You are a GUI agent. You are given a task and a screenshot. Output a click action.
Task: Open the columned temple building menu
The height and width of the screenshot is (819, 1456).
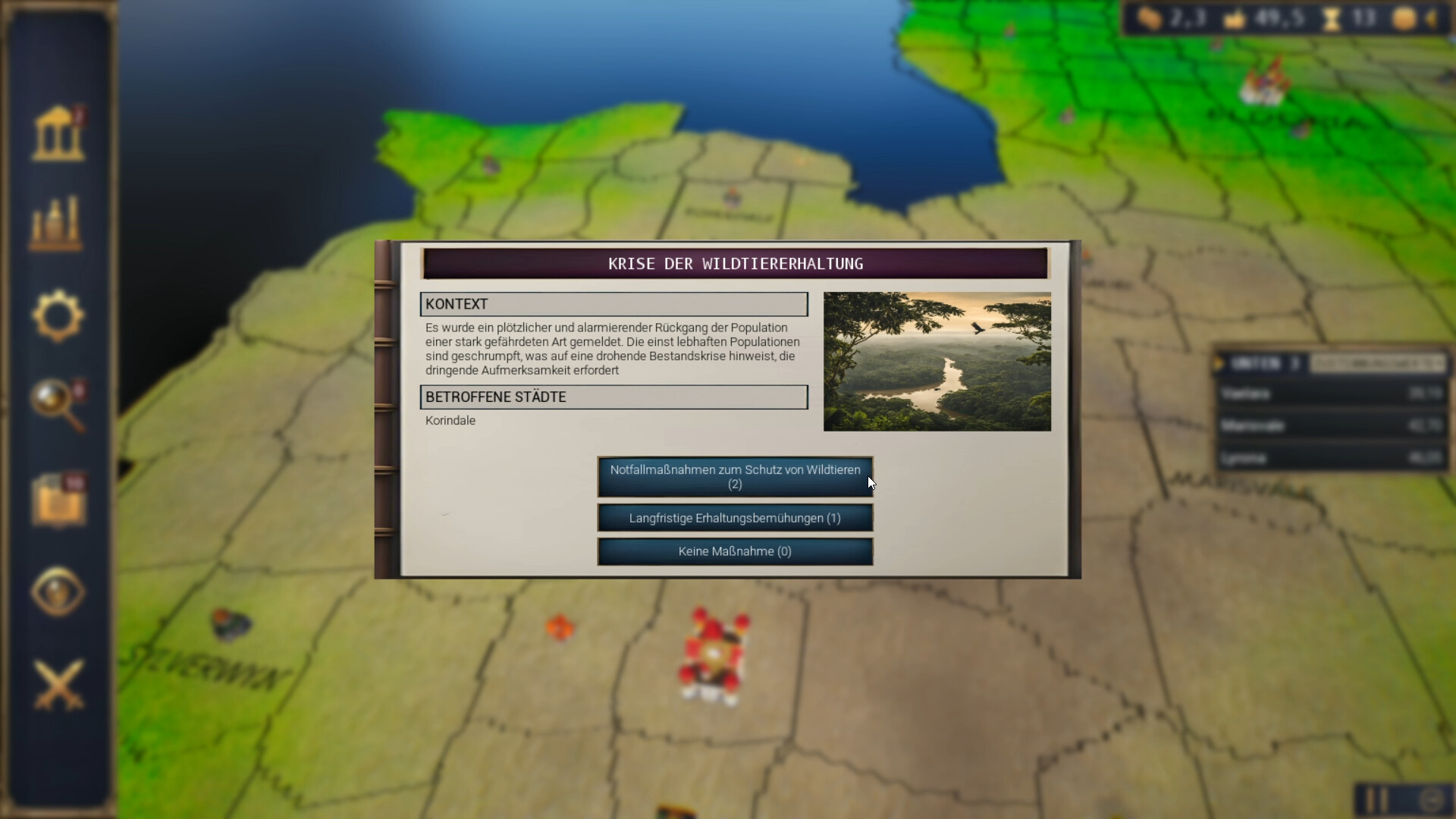tap(58, 134)
